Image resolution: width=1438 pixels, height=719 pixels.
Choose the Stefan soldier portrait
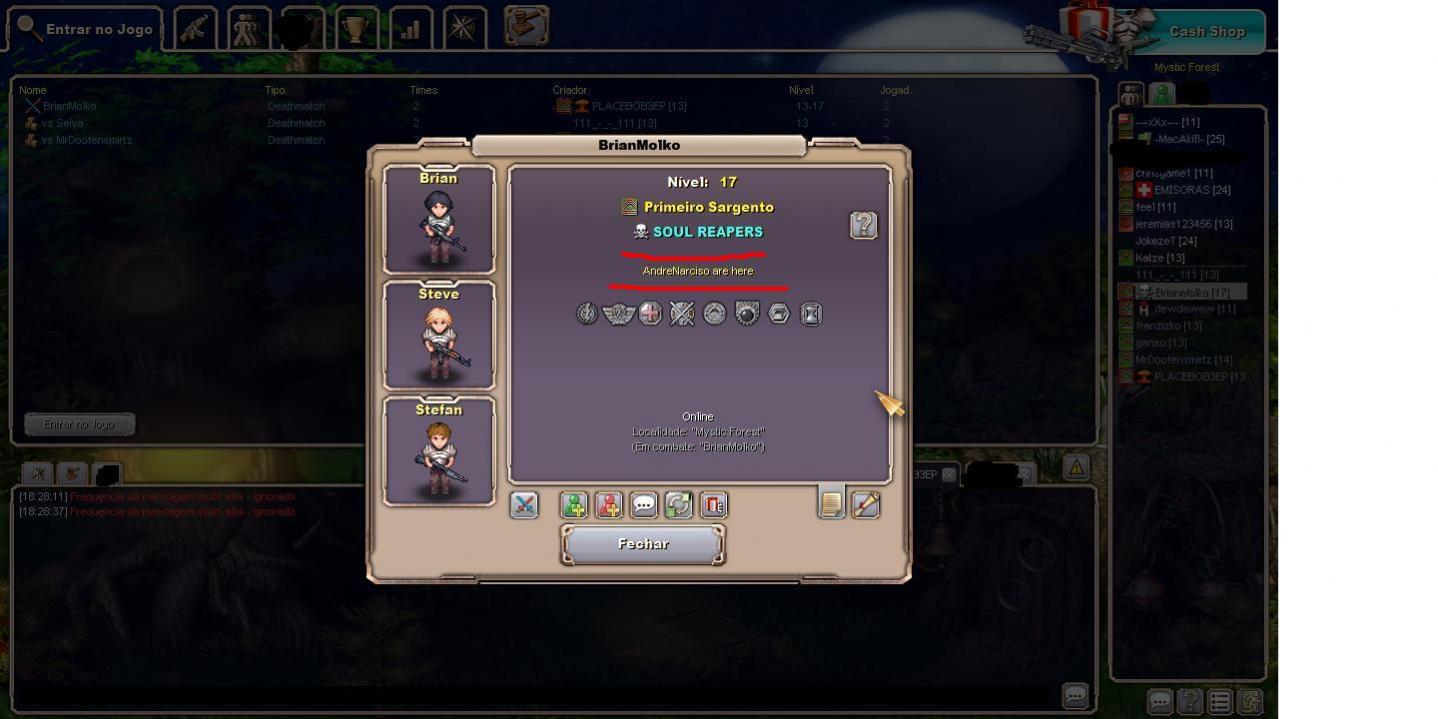tap(439, 451)
